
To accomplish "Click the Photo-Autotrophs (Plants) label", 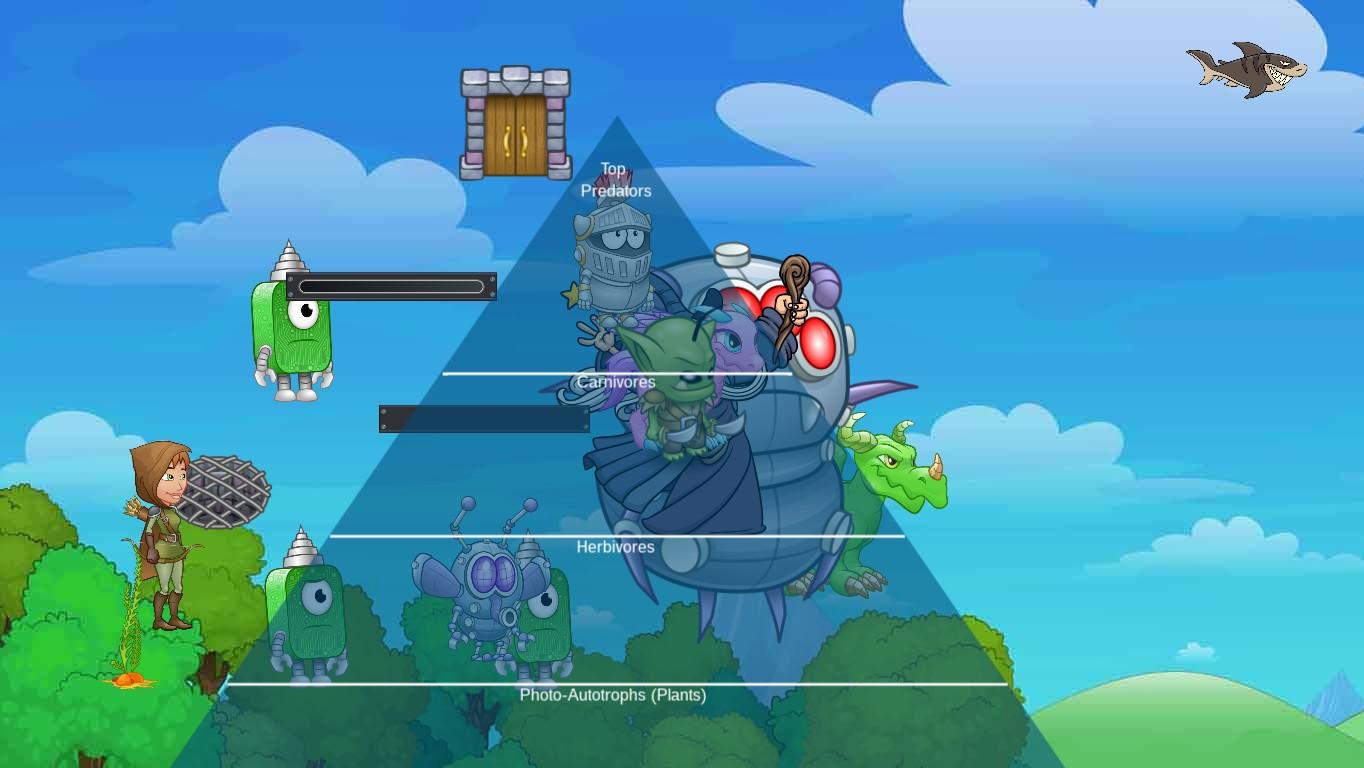I will pyautogui.click(x=612, y=694).
